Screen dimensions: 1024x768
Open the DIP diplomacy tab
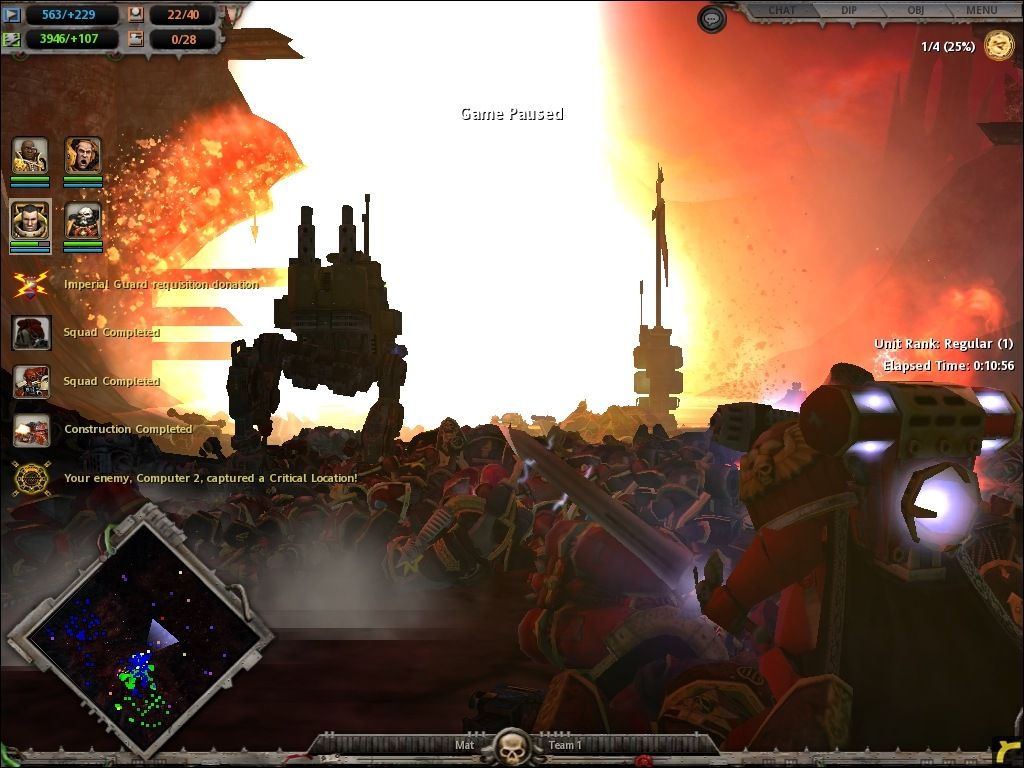coord(849,11)
